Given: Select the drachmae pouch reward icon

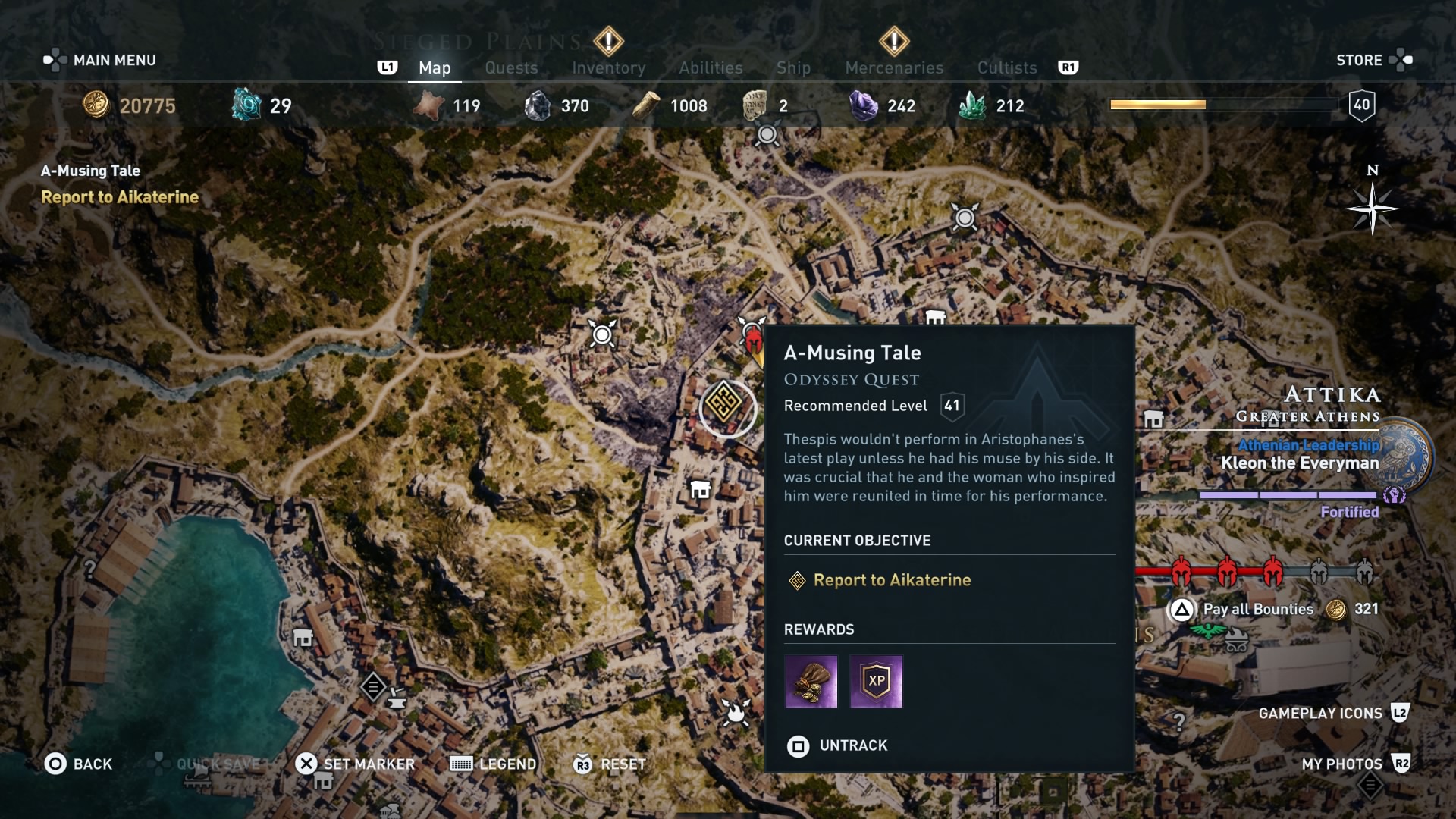Looking at the screenshot, I should (811, 681).
